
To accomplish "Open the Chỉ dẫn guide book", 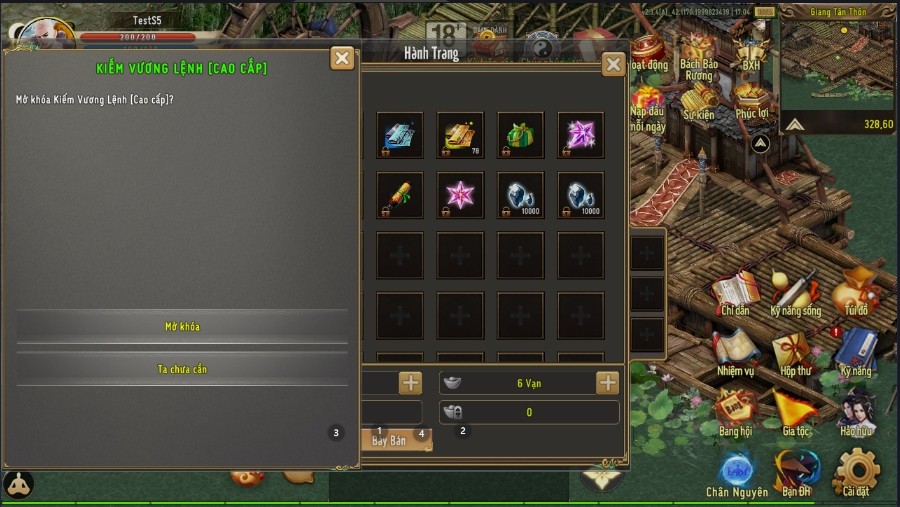I will click(735, 293).
